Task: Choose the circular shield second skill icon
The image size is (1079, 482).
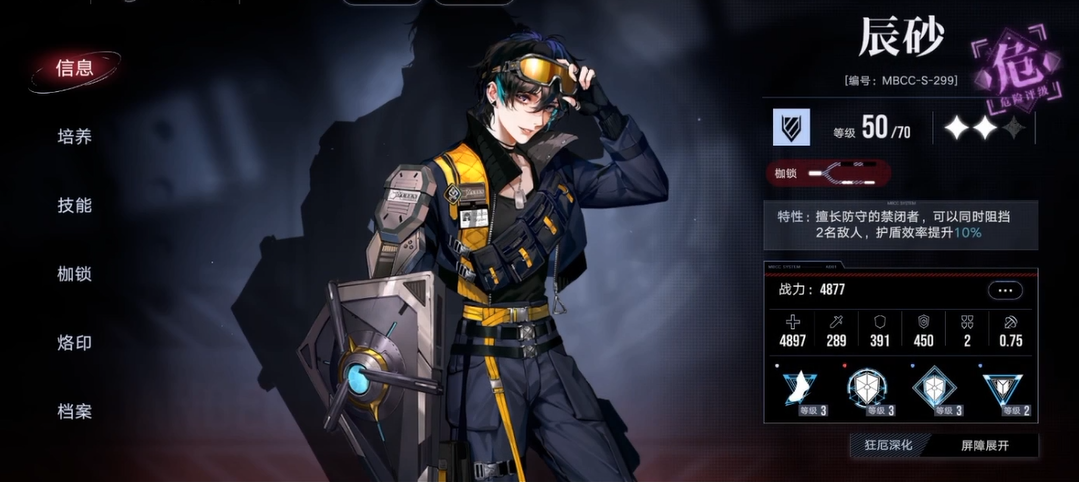Action: [864, 387]
